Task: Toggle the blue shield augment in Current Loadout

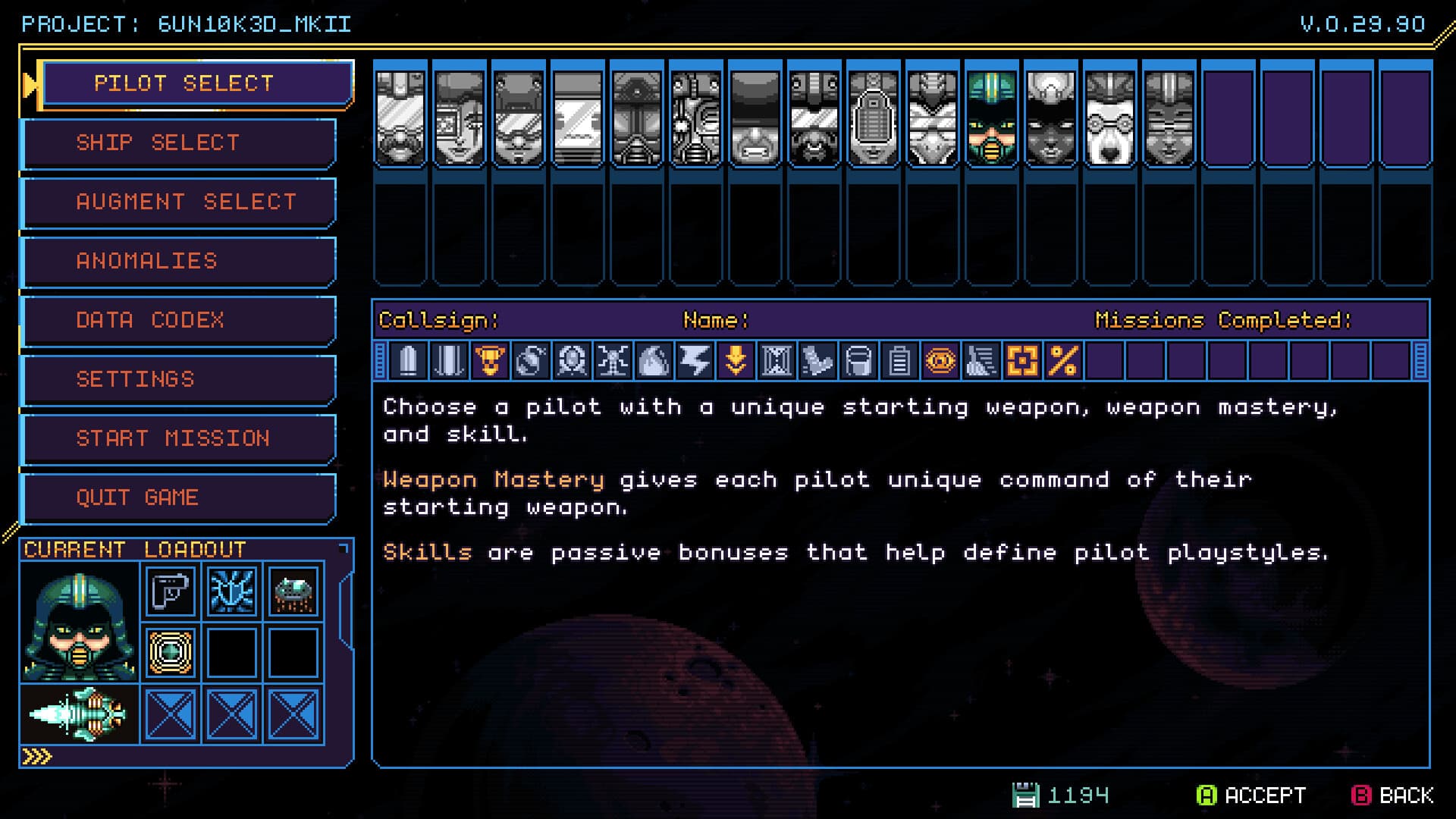Action: pyautogui.click(x=231, y=592)
